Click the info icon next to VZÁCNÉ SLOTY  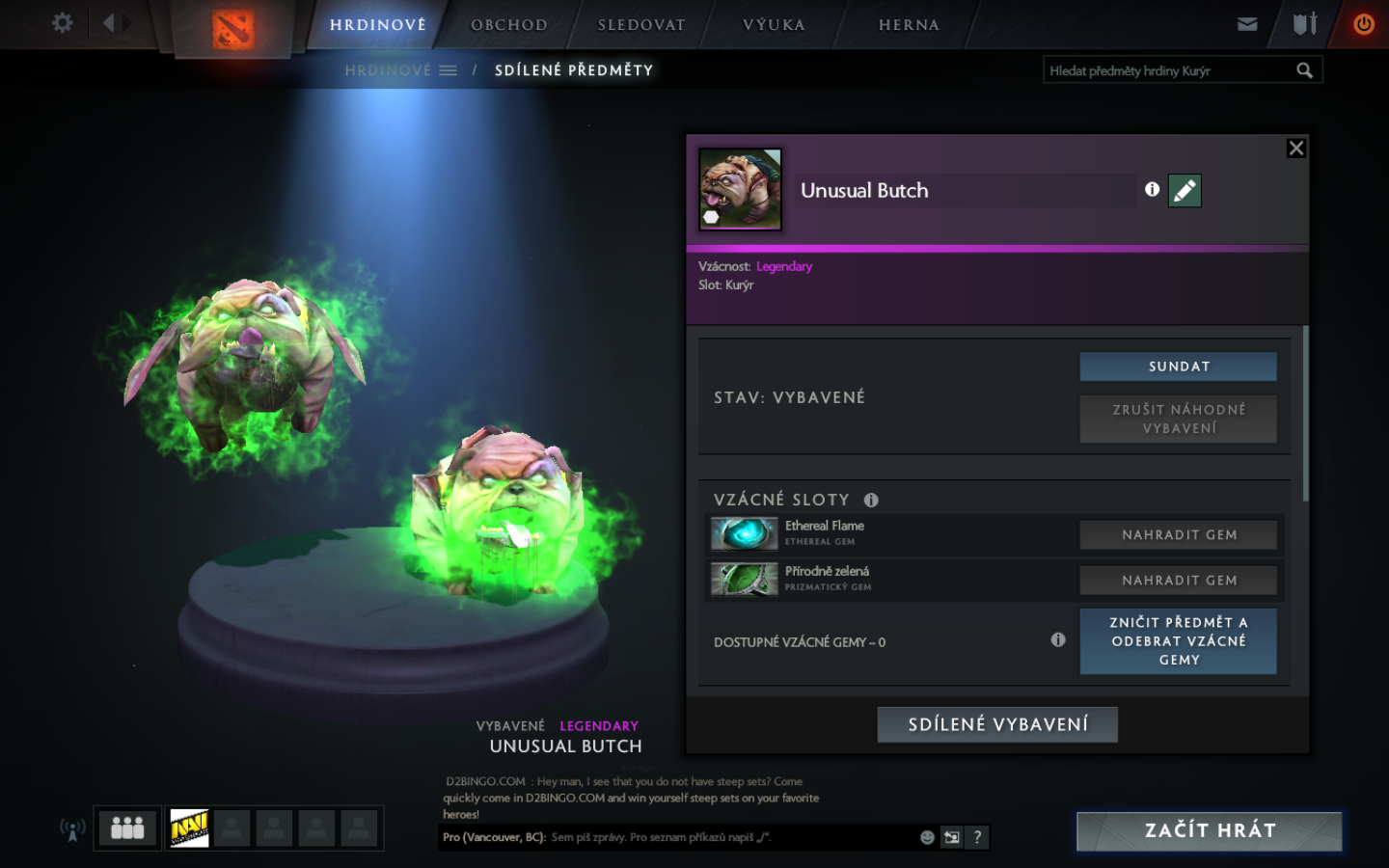click(872, 500)
